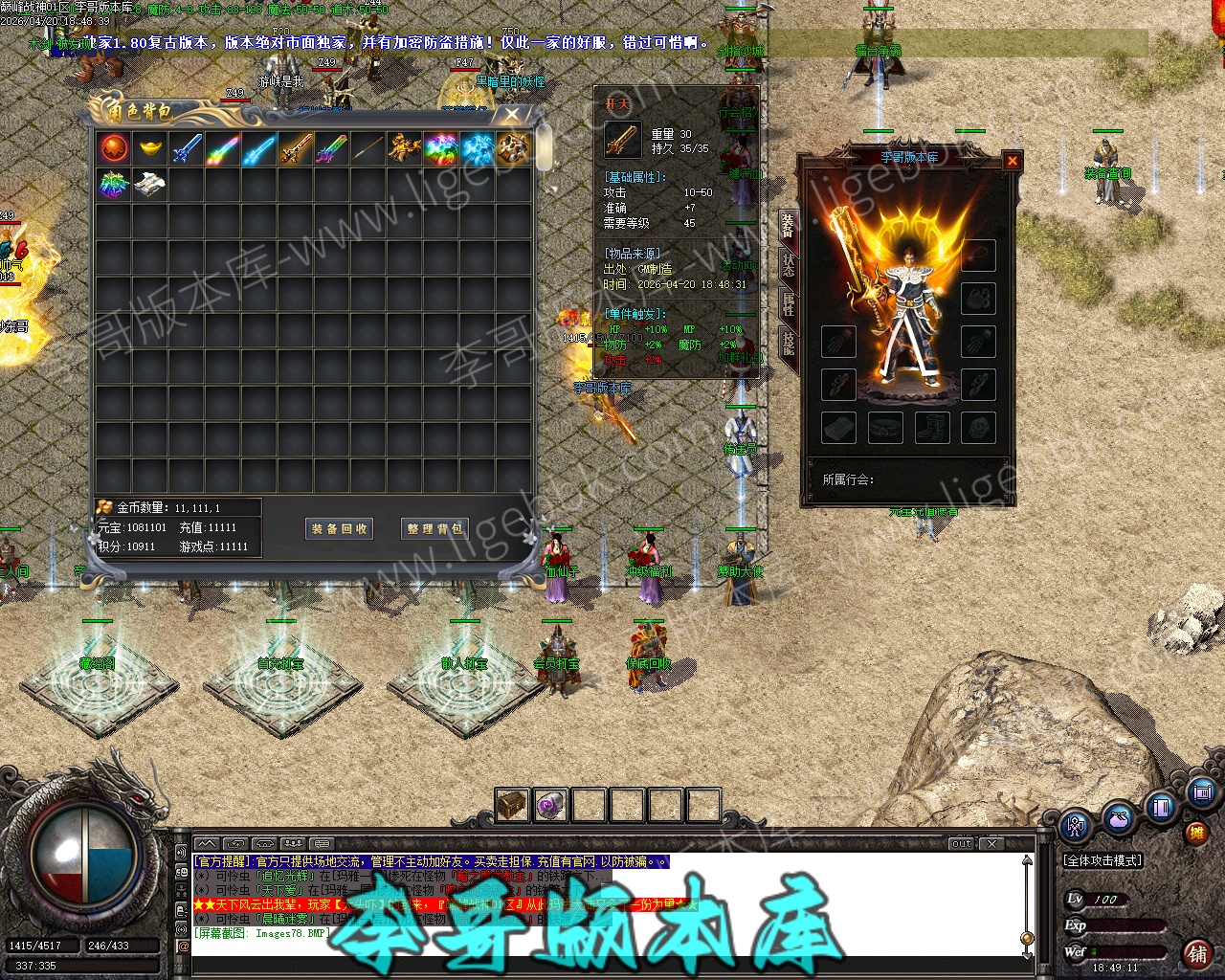Image resolution: width=1225 pixels, height=980 pixels.
Task: Close the character equipment panel
Action: click(x=1013, y=161)
